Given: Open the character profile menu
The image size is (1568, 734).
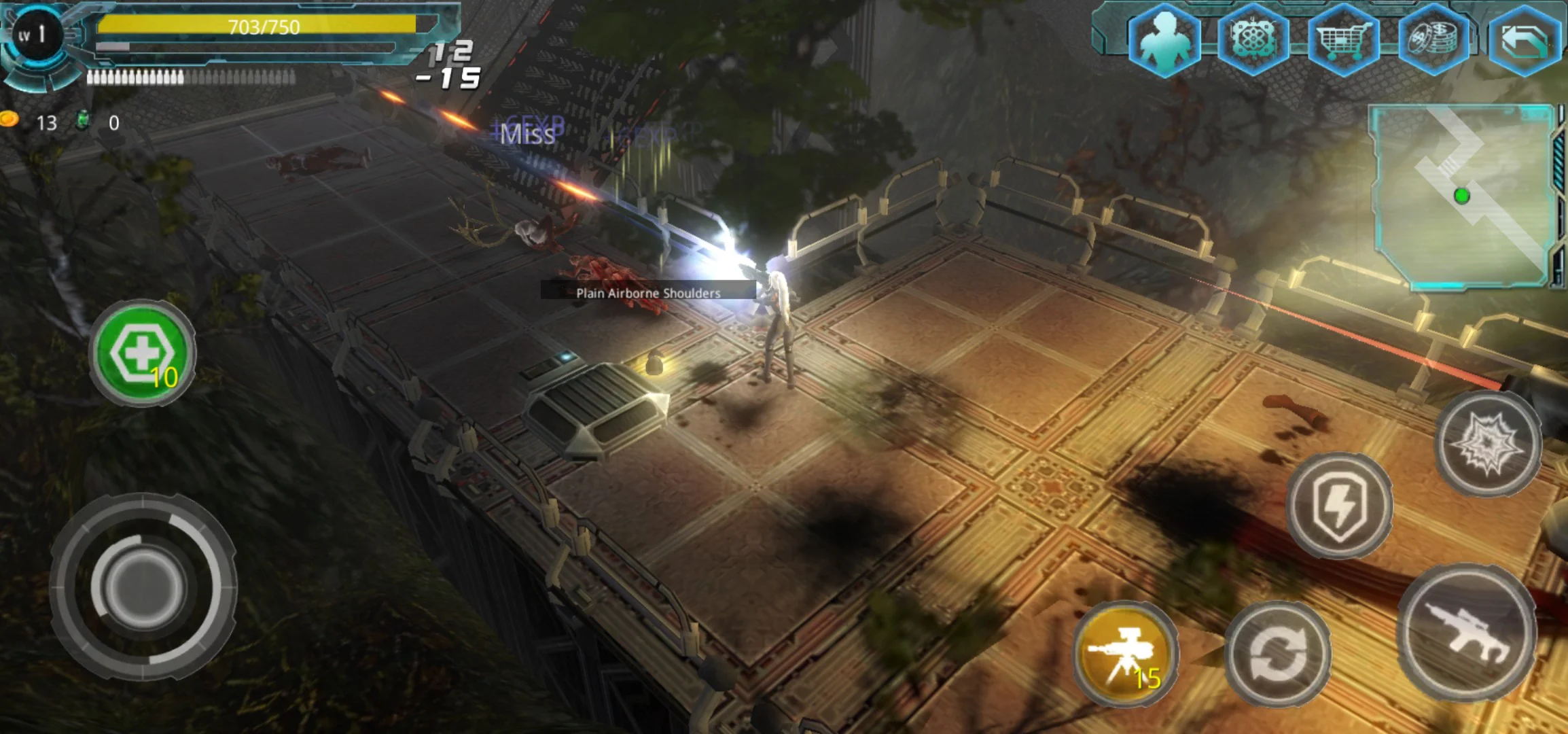Looking at the screenshot, I should (x=1164, y=39).
